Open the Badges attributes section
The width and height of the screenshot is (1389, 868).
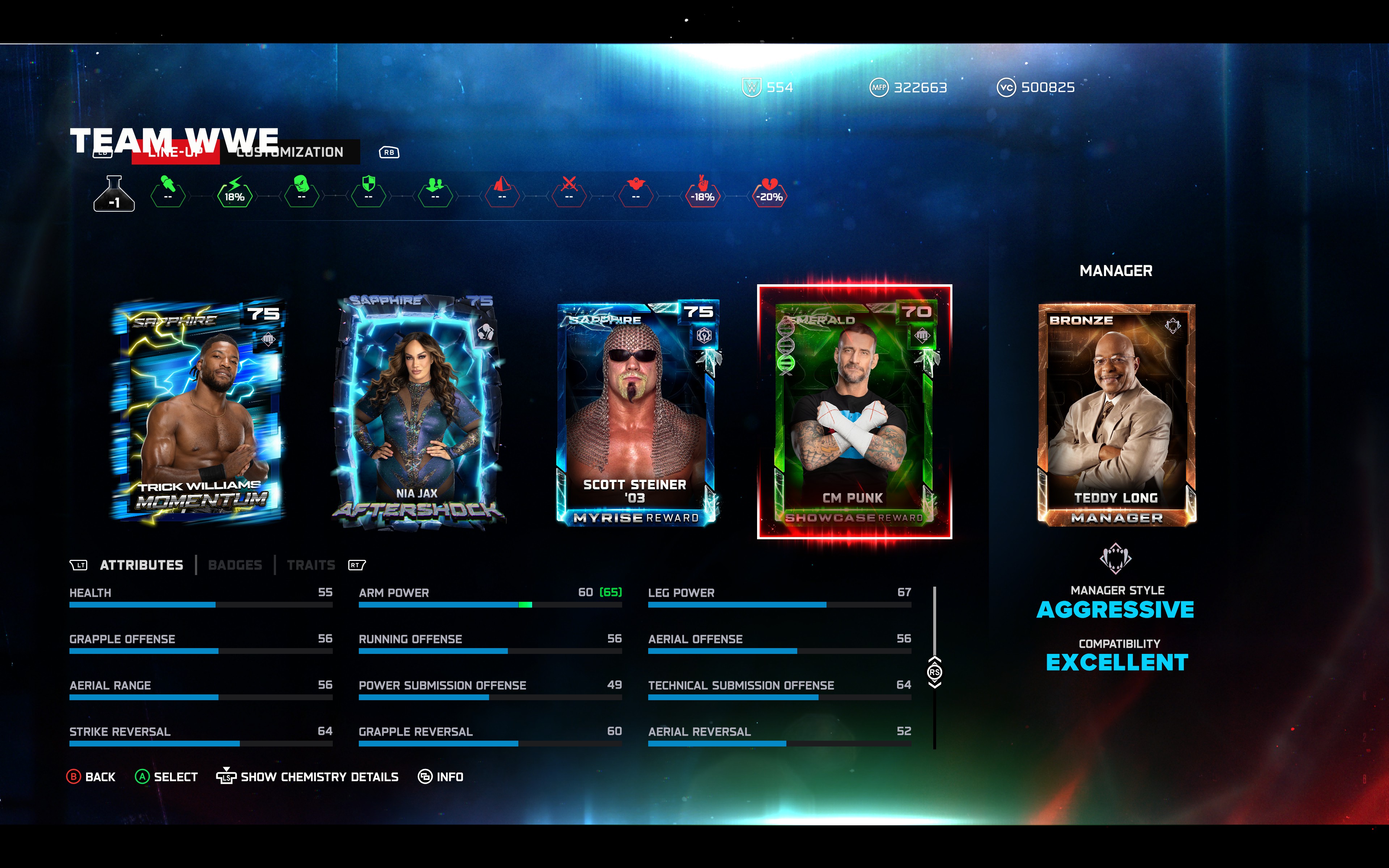(x=235, y=564)
